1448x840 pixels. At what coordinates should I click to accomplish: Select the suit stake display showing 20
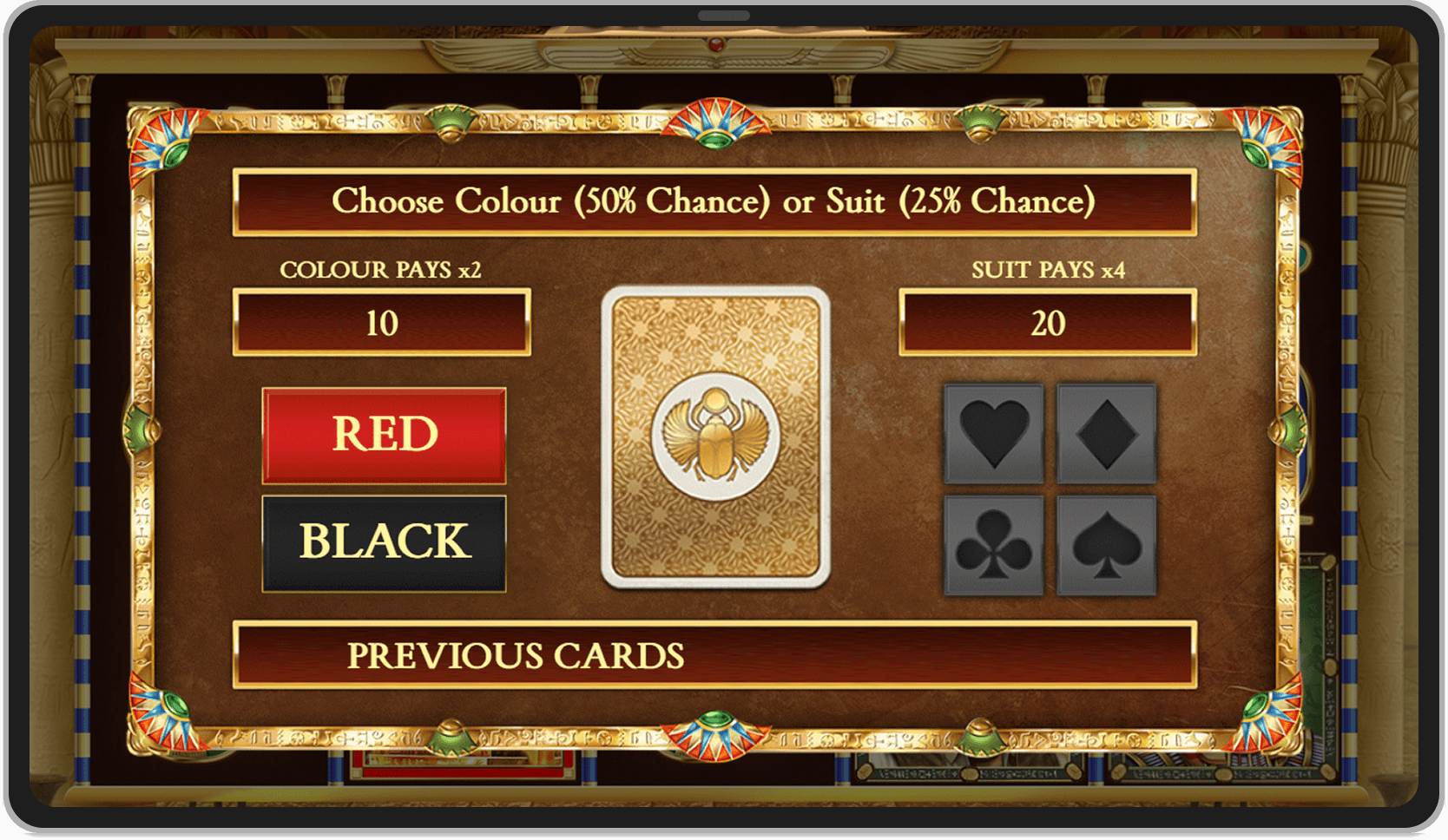click(1050, 323)
